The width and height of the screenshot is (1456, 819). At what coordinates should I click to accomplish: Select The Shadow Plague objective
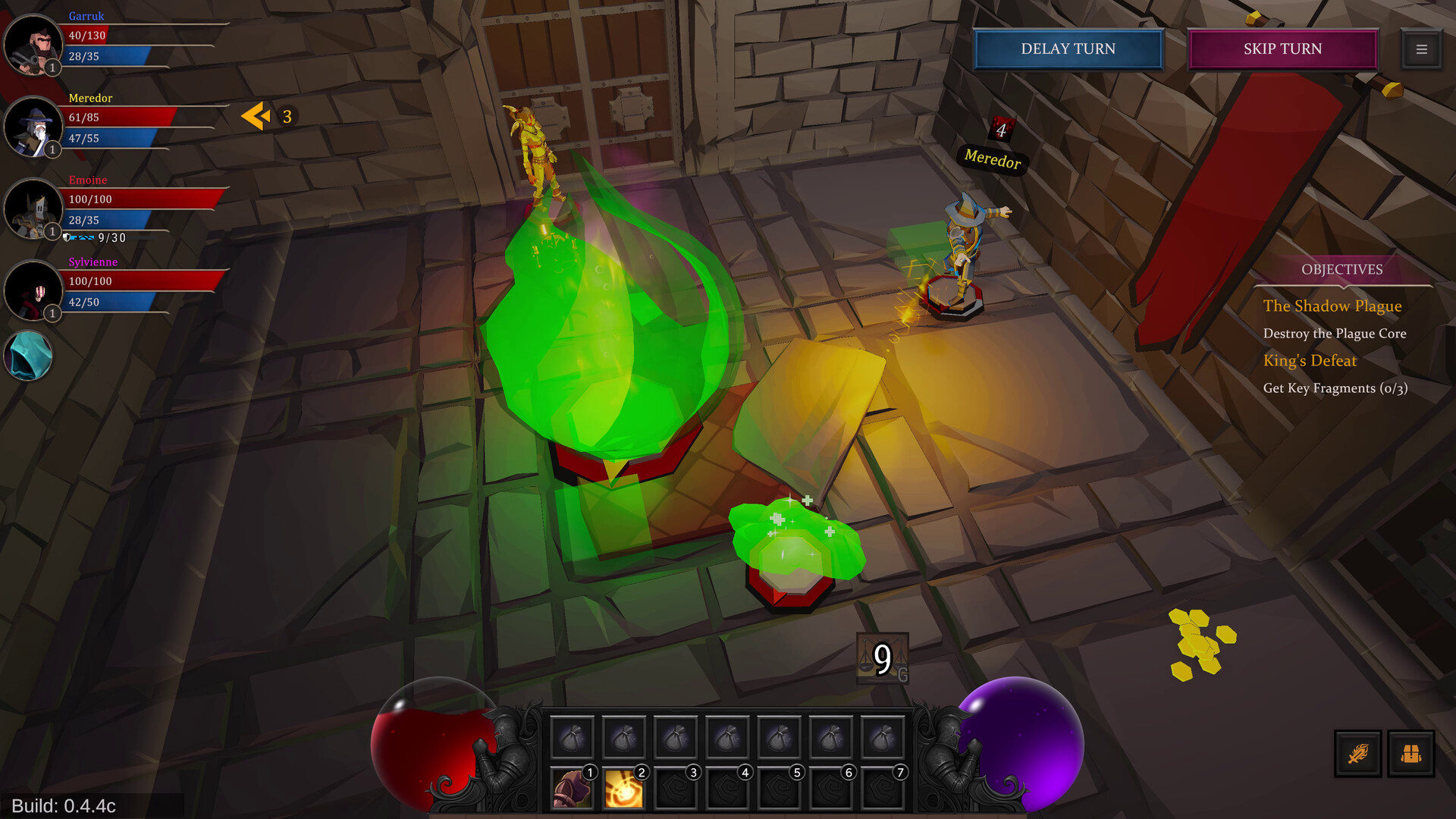point(1332,306)
